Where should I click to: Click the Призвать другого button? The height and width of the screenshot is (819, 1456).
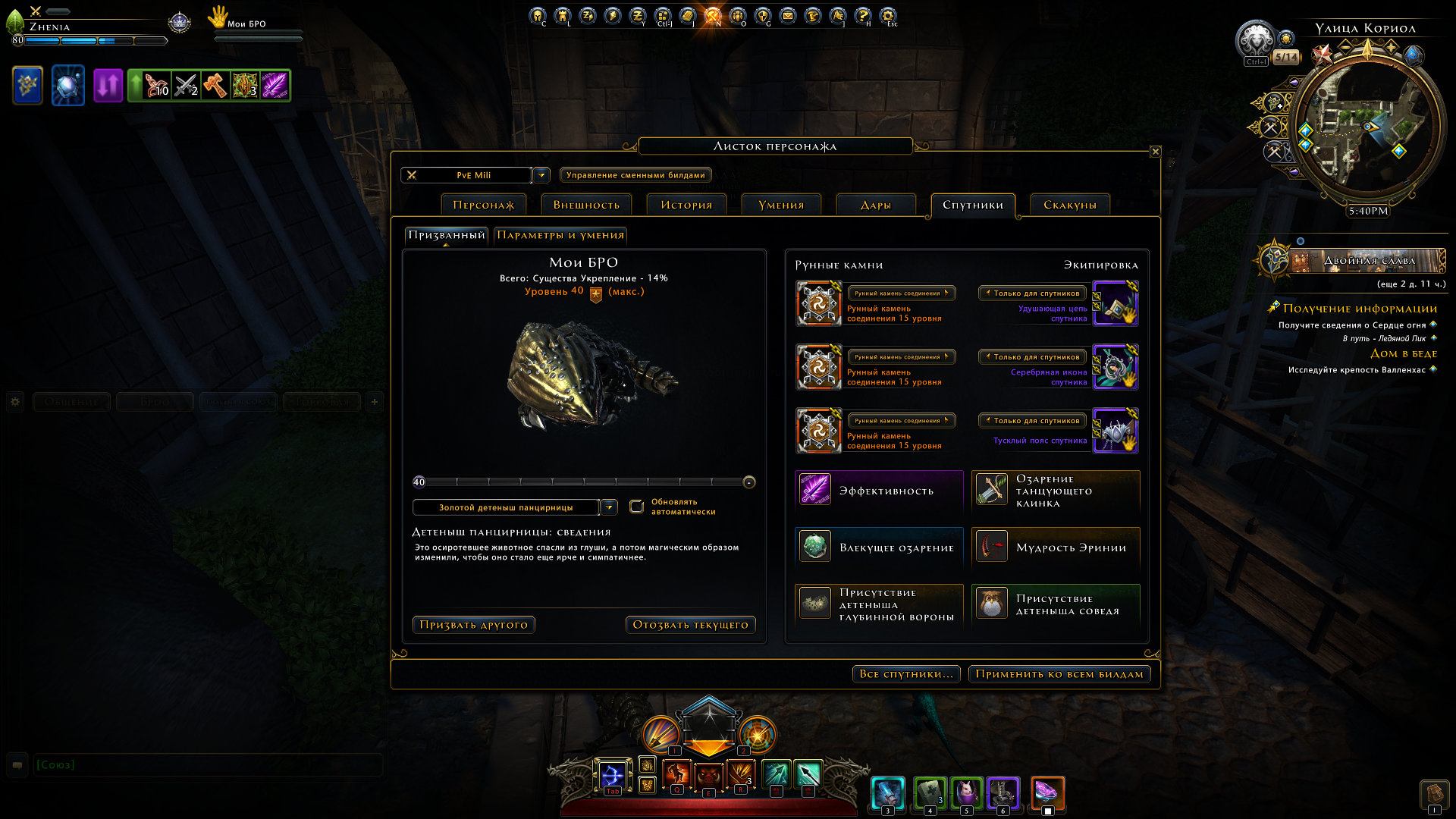pos(474,625)
